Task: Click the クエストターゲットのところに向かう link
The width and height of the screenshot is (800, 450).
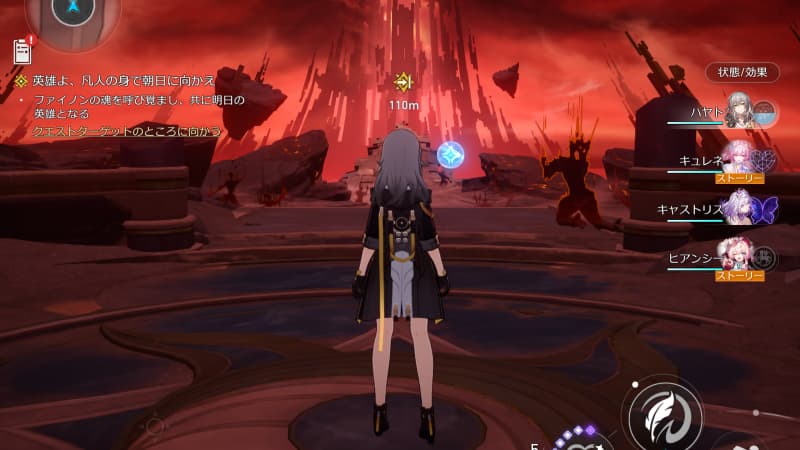Action: coord(126,132)
